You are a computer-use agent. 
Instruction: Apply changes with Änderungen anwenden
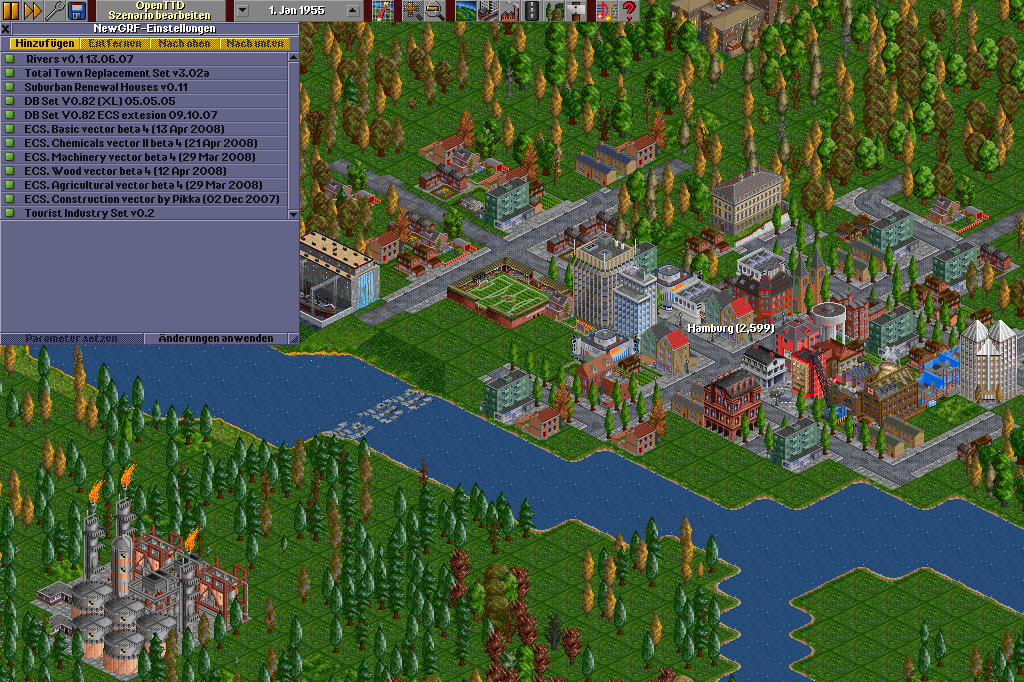pyautogui.click(x=216, y=338)
